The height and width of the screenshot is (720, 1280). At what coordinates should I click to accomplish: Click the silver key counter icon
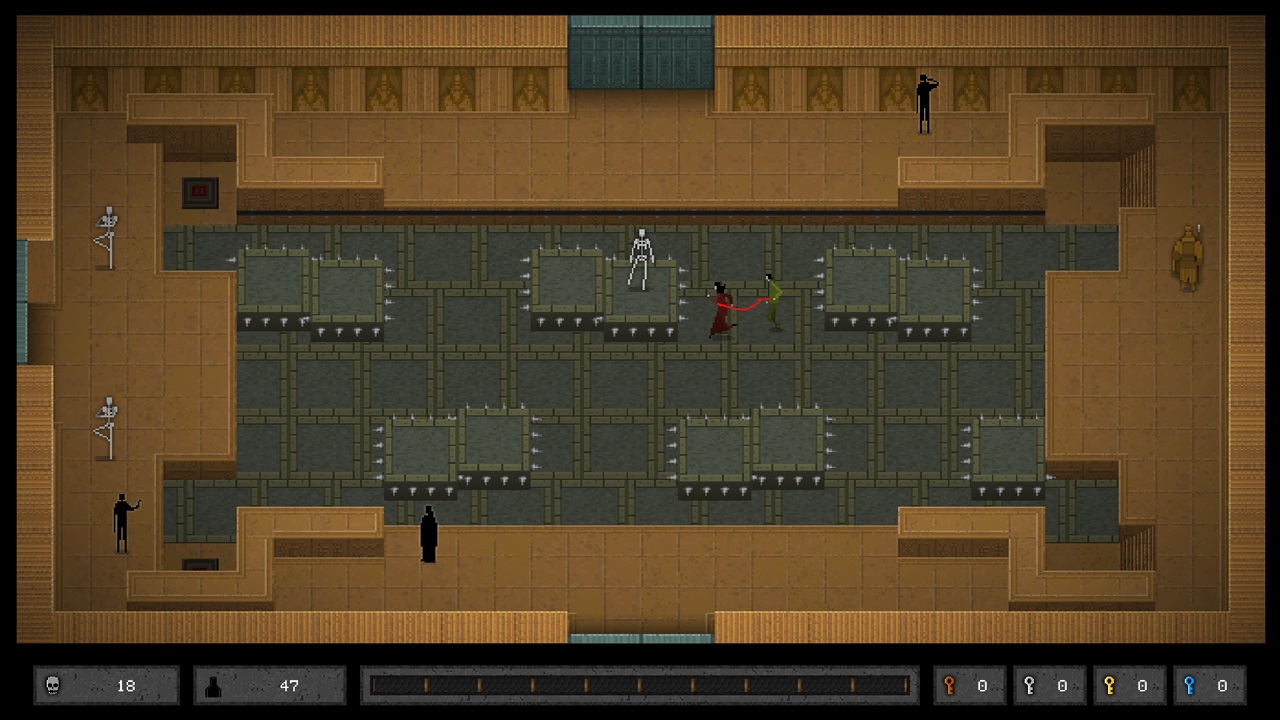[1028, 686]
